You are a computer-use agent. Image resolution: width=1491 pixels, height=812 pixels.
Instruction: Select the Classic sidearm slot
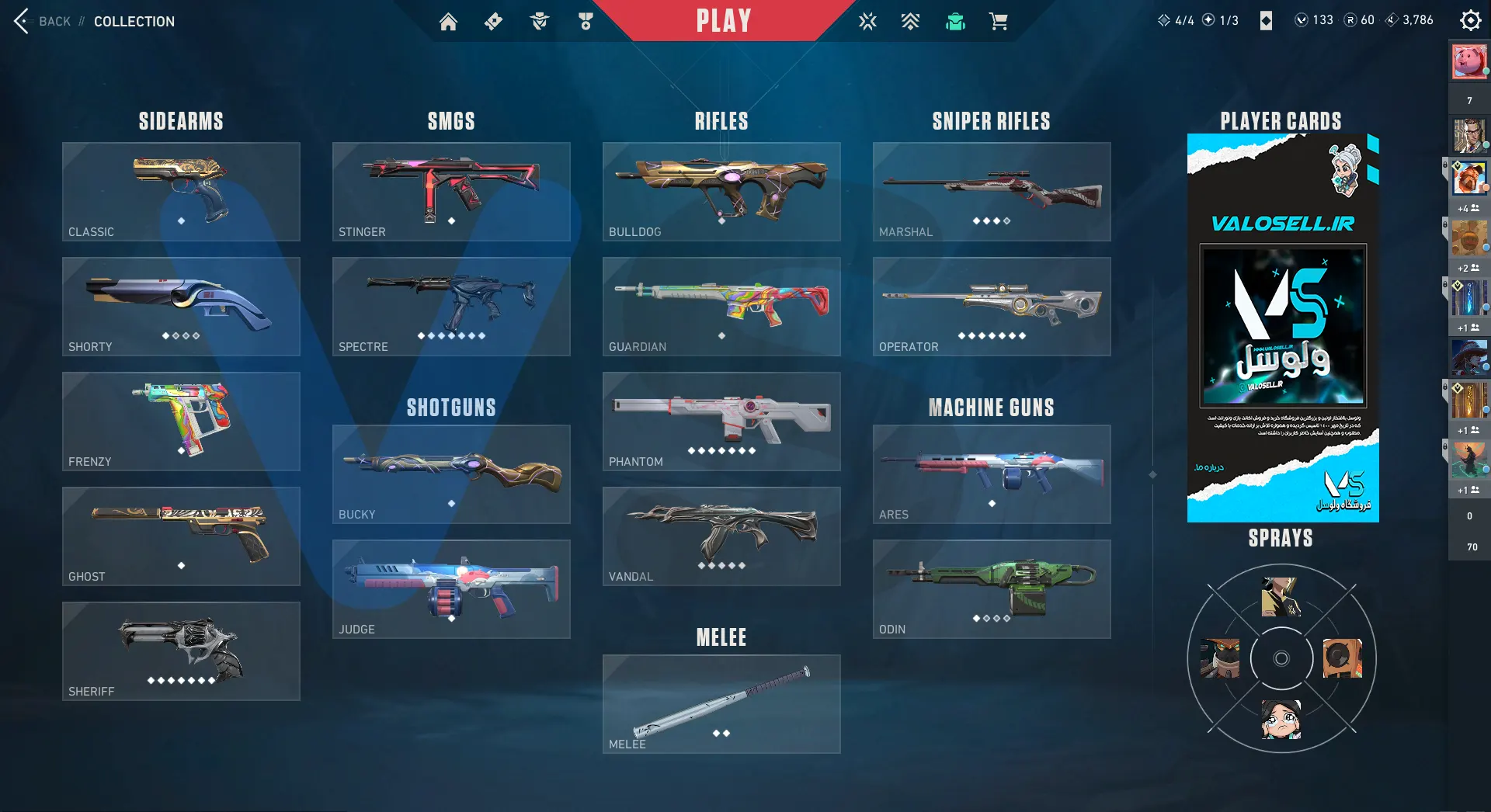181,192
